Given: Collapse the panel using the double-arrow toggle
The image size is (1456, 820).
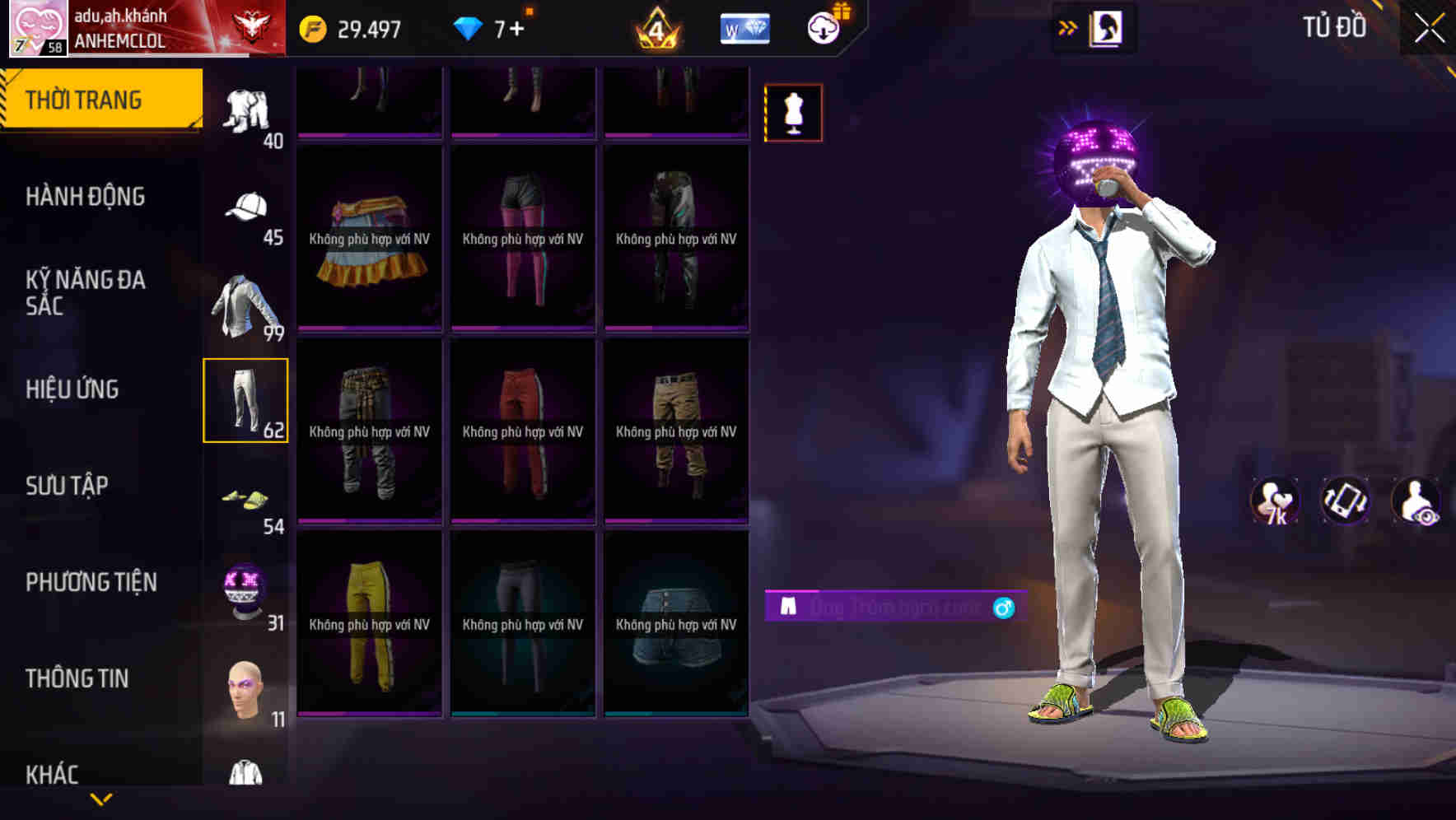Looking at the screenshot, I should pos(1068,27).
